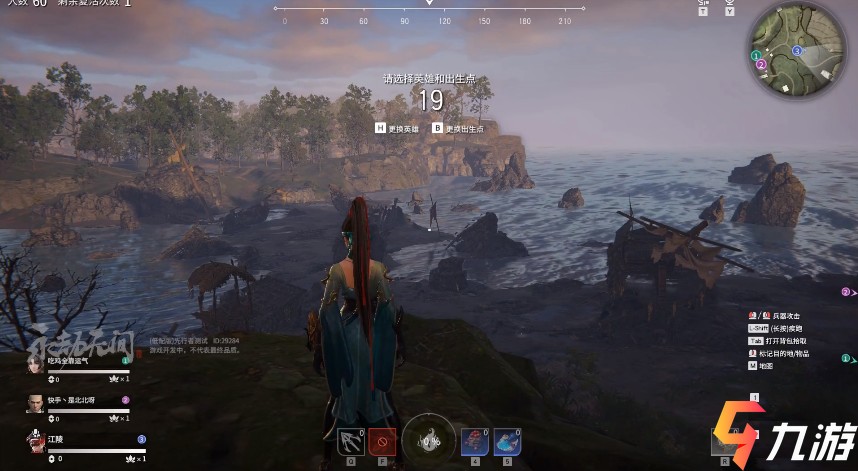Click the 更换出生点 change spawn point option
The height and width of the screenshot is (471, 858).
[458, 128]
